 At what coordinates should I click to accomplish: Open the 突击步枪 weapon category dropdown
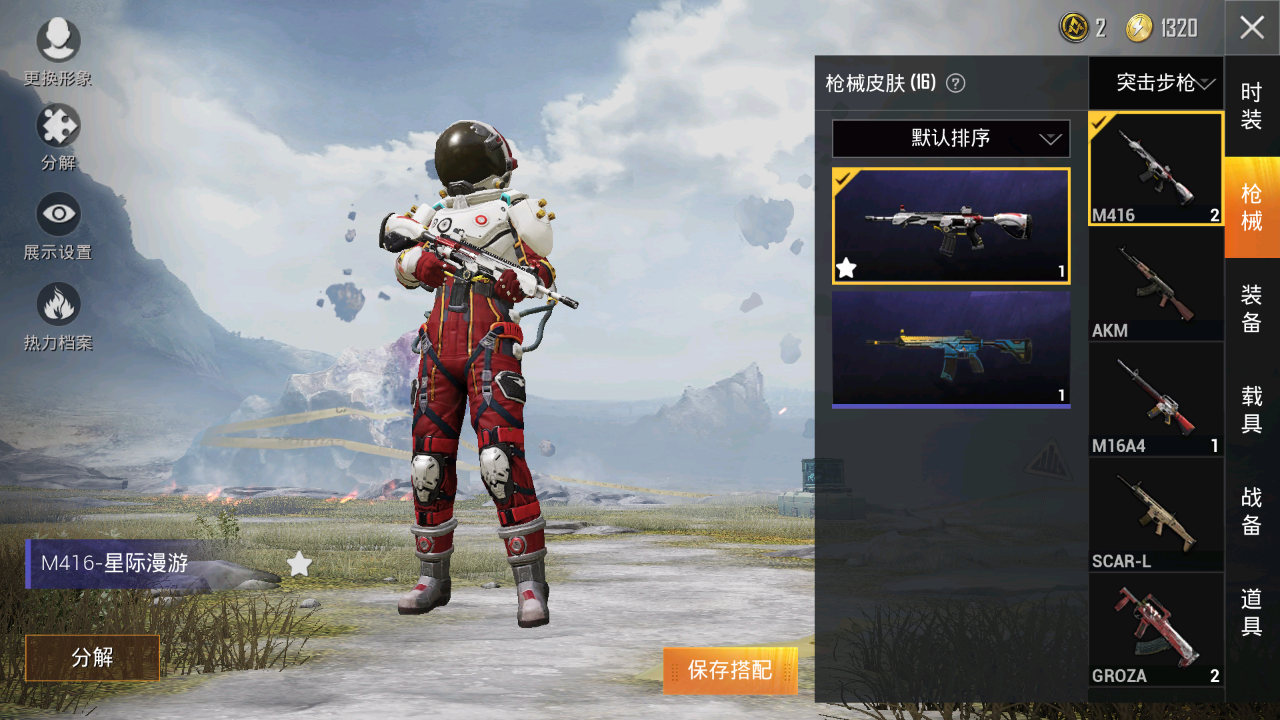[1155, 84]
